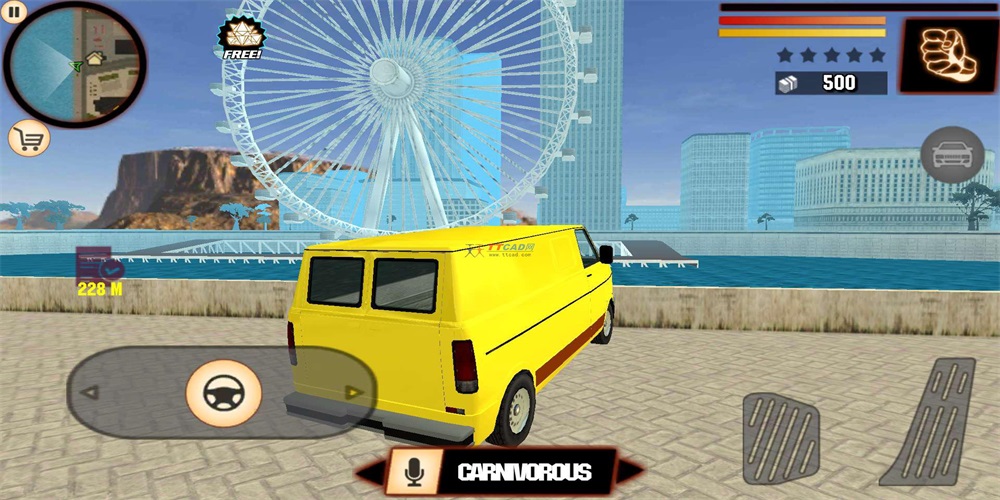The height and width of the screenshot is (500, 1000).
Task: Steer right with the right arrow
Action: [353, 393]
